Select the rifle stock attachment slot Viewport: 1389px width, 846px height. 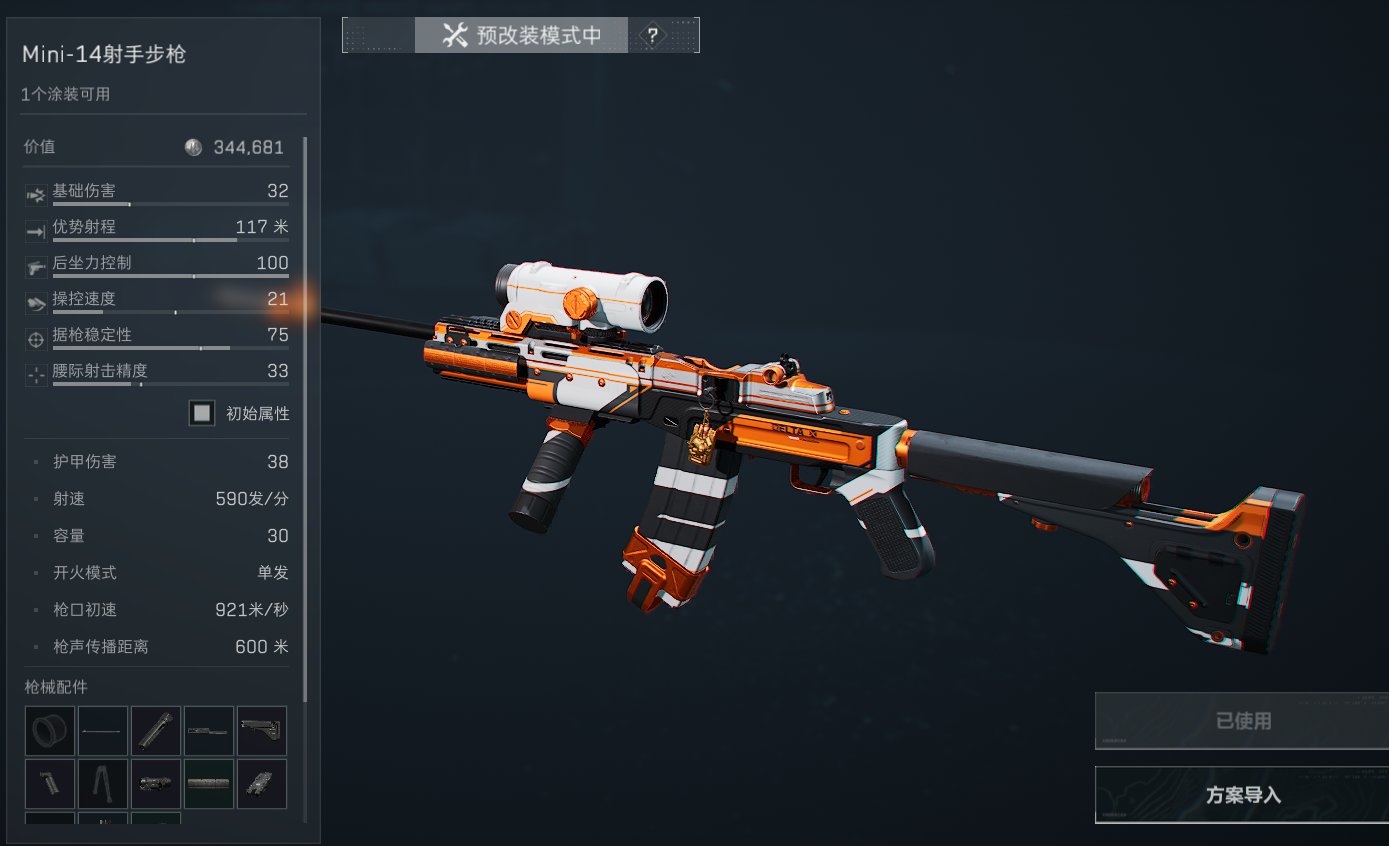pyautogui.click(x=262, y=731)
